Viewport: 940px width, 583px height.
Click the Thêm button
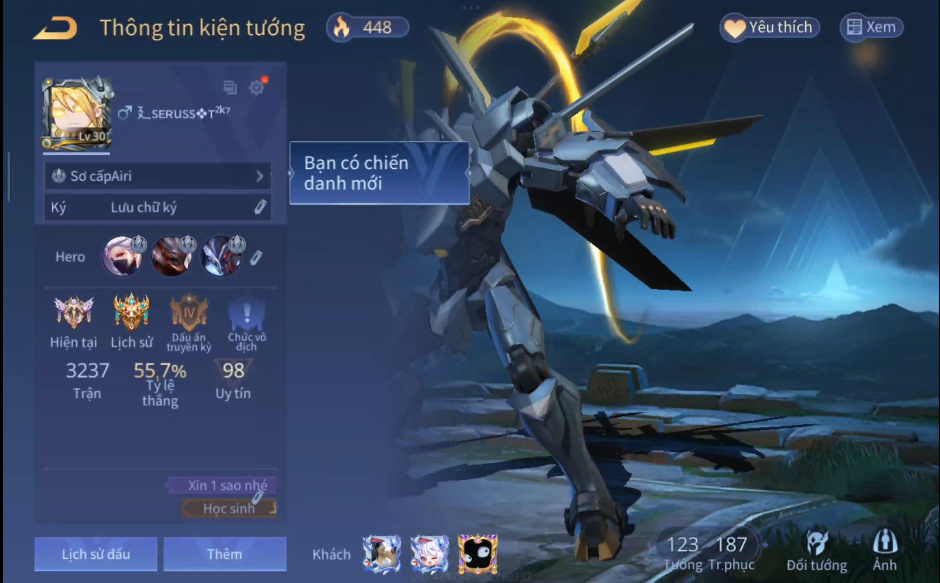224,554
